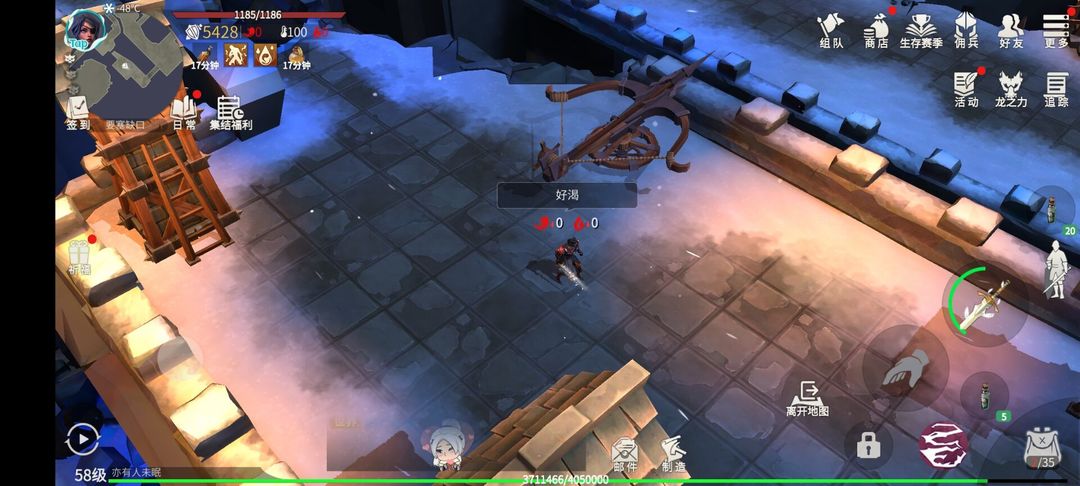Click the 离开地图 leave map button
The width and height of the screenshot is (1080, 486).
pos(807,399)
